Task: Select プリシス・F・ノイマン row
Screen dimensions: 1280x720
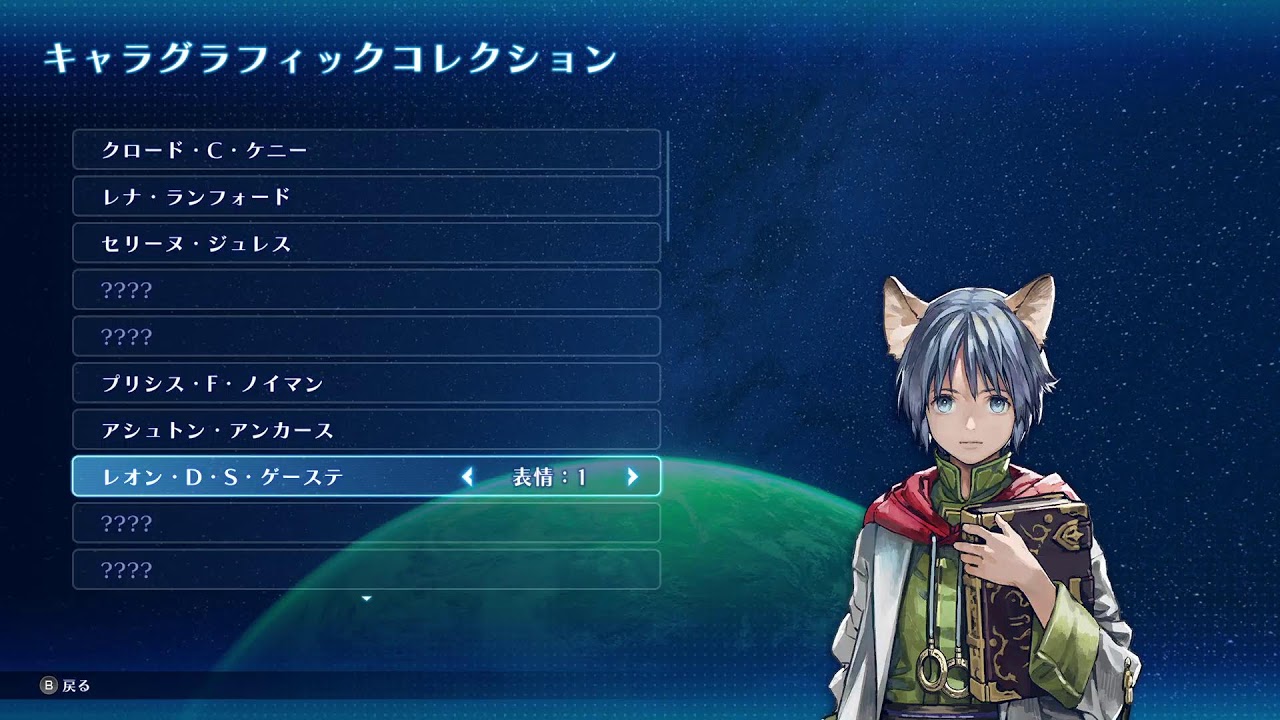Action: 366,383
